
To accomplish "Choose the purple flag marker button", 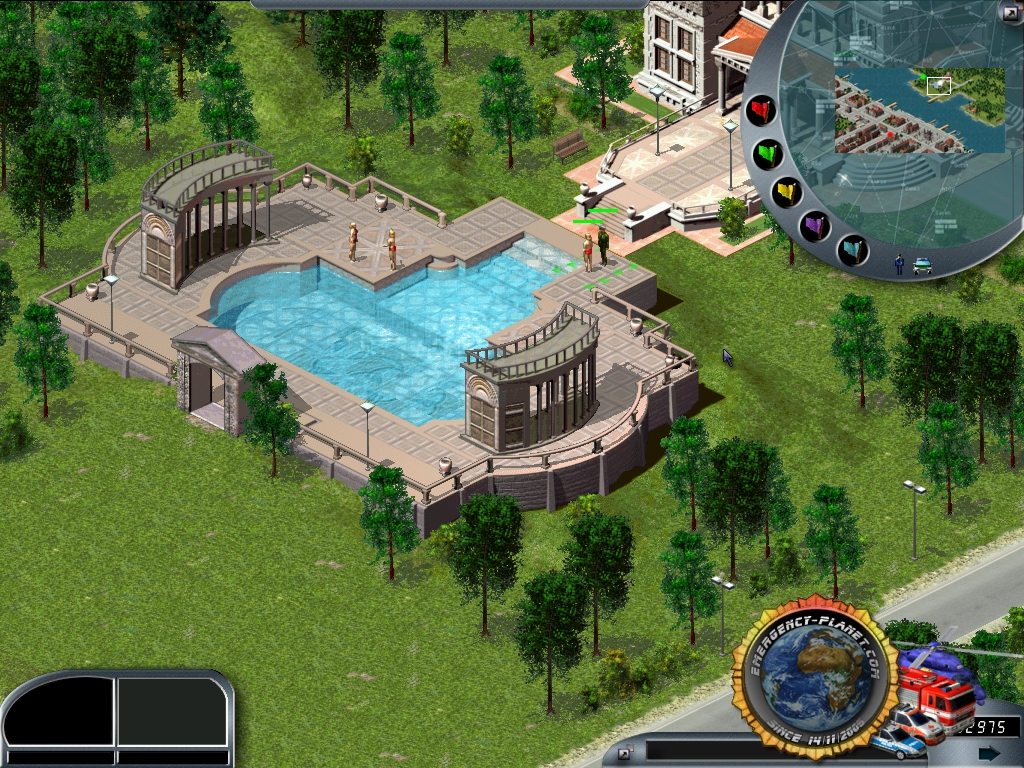I will tap(815, 225).
